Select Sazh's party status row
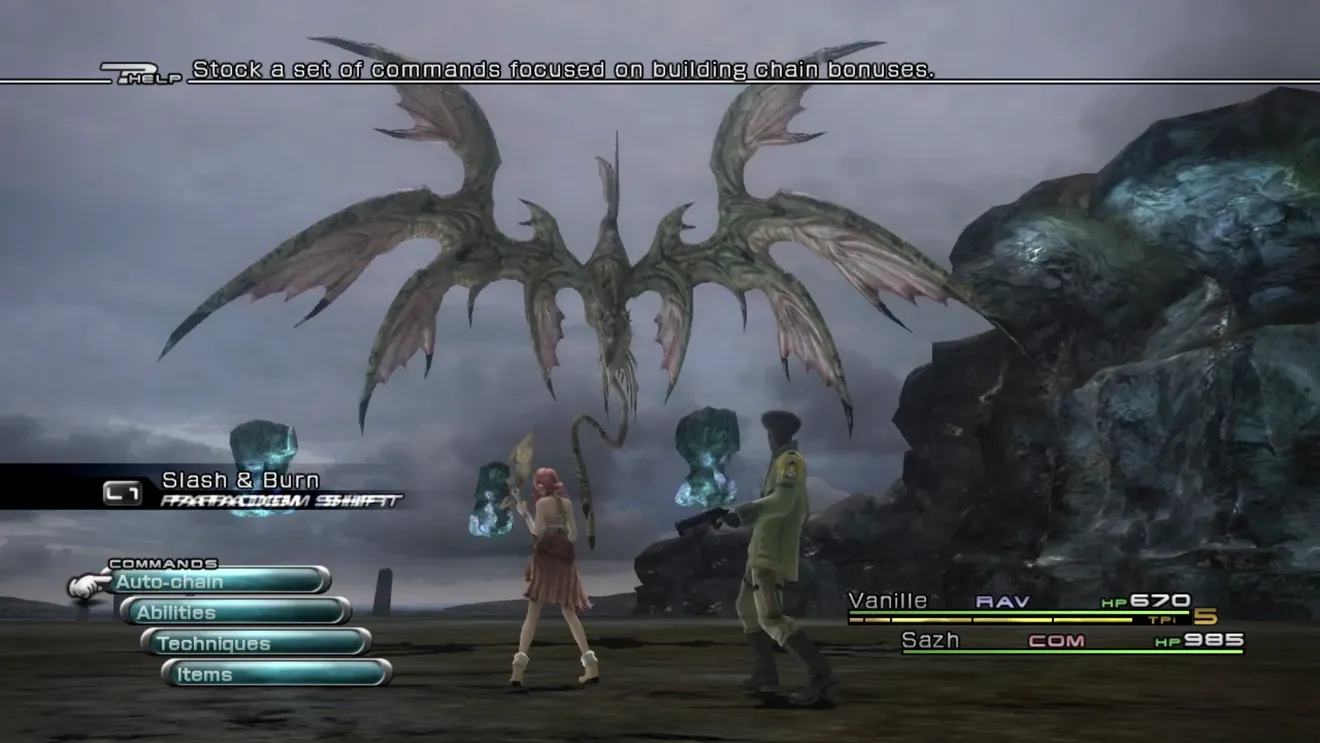 point(1072,641)
